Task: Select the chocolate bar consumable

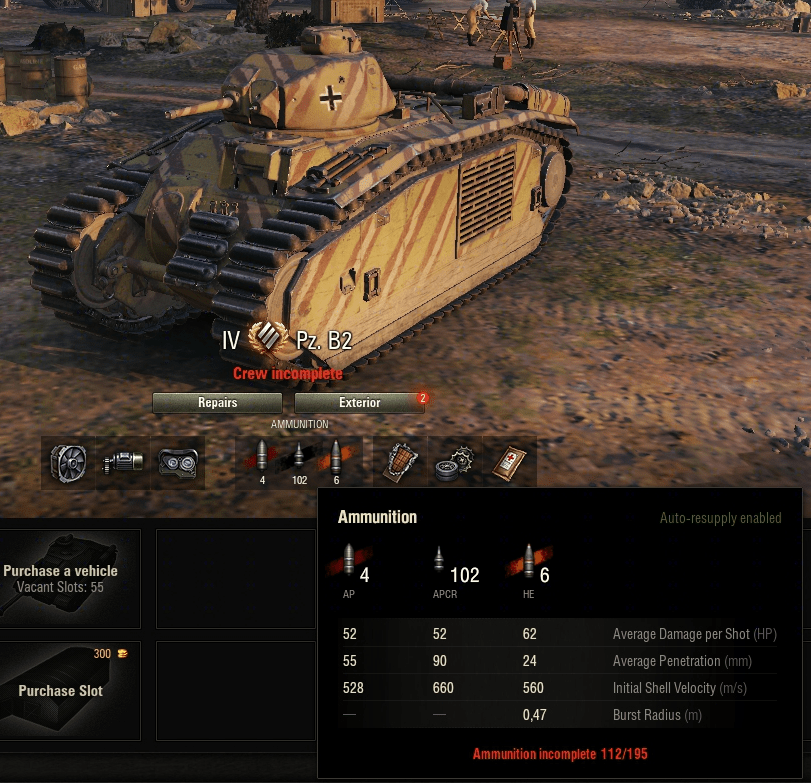Action: click(x=401, y=462)
